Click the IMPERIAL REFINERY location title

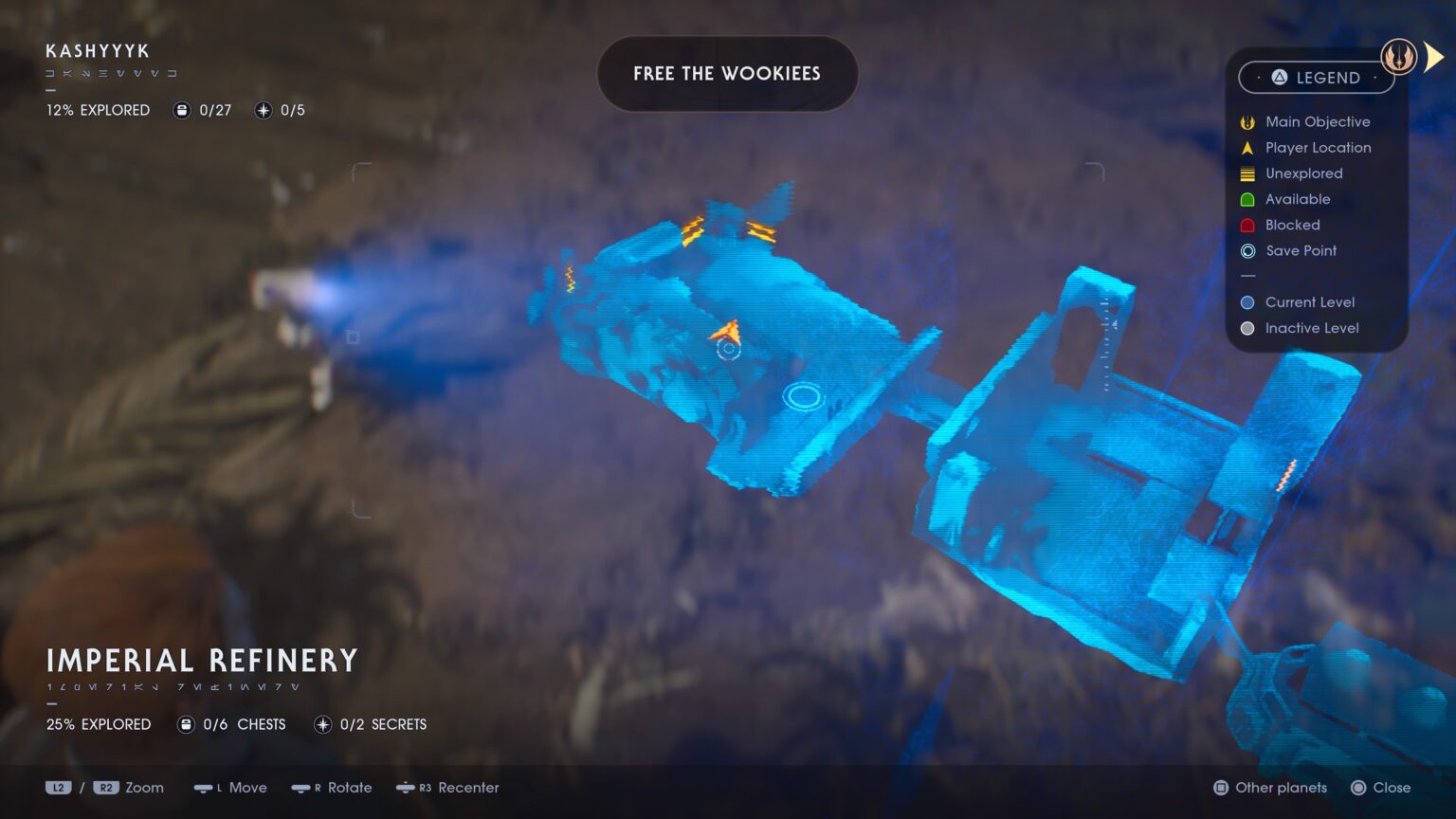(202, 660)
